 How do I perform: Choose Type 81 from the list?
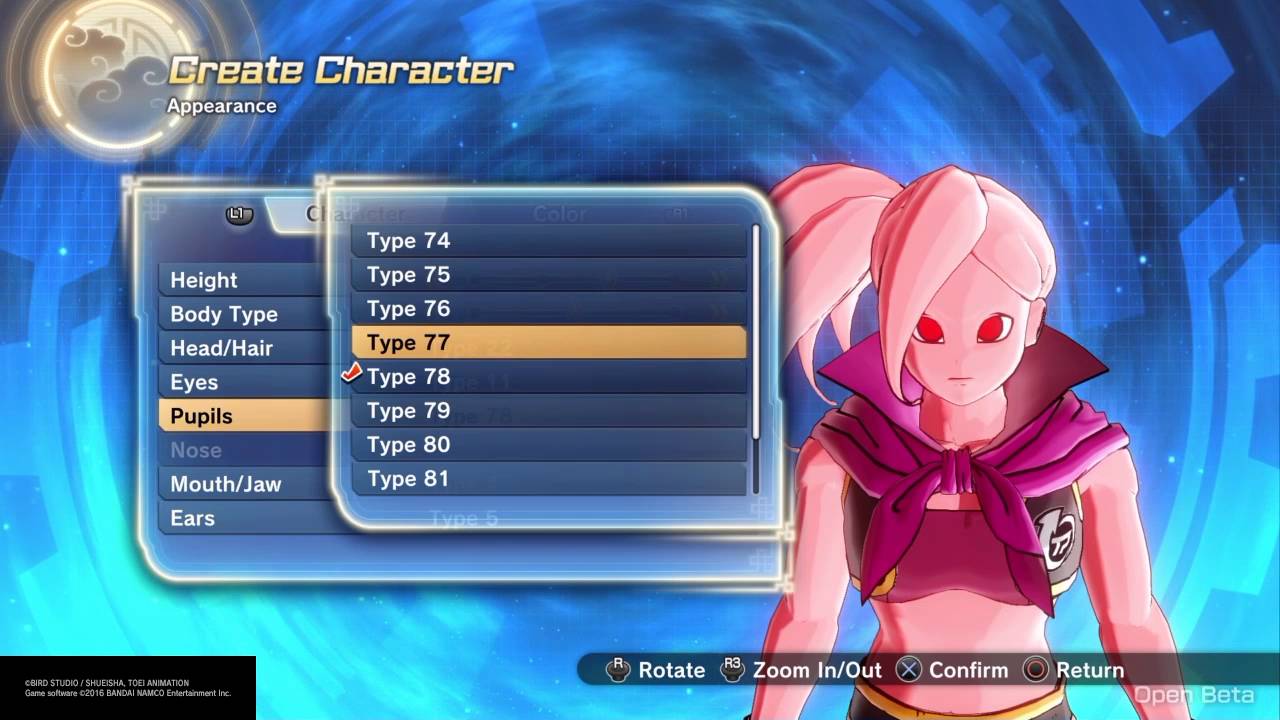pos(548,479)
